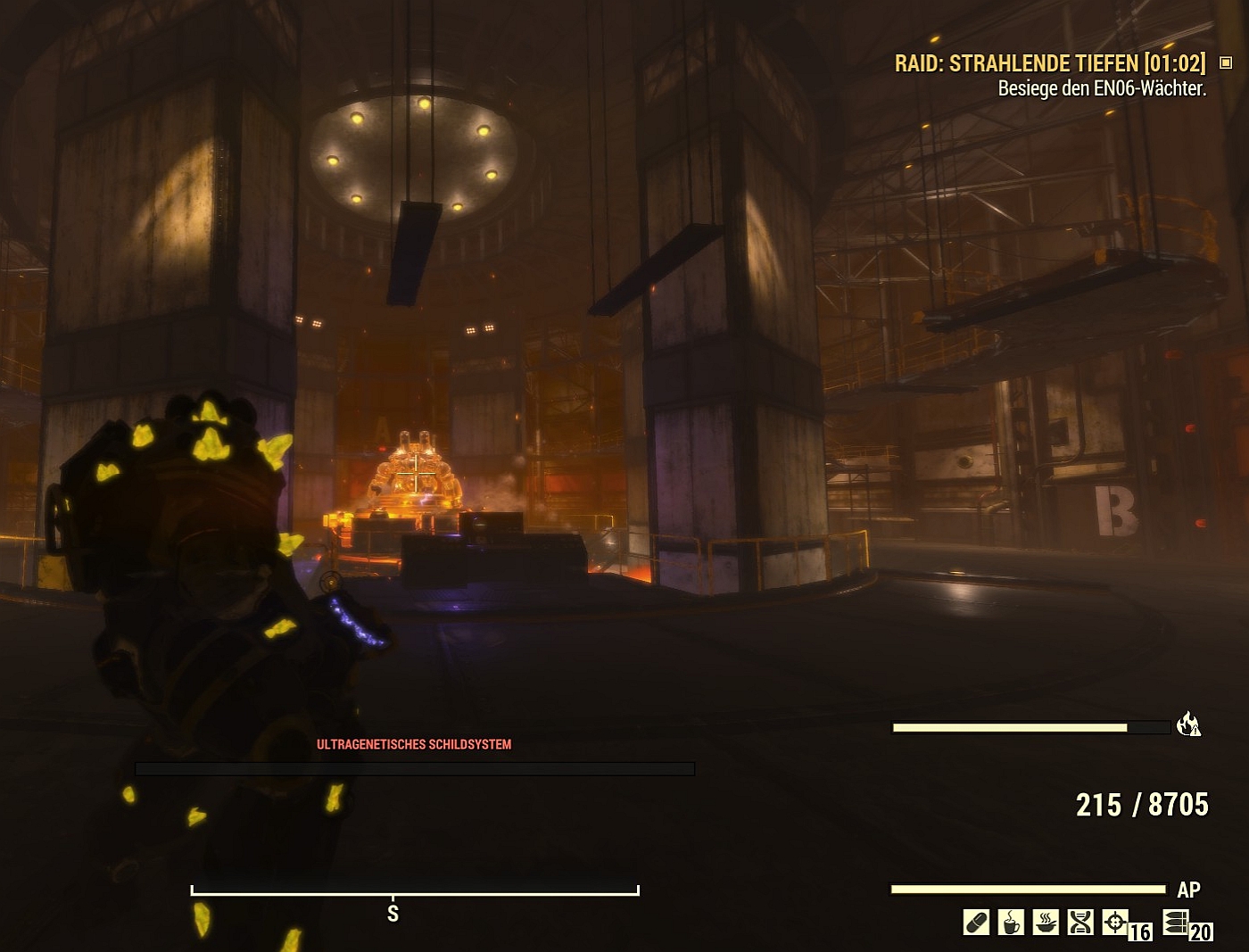
Task: Click the steaming food bowl buff icon
Action: [x=1046, y=922]
